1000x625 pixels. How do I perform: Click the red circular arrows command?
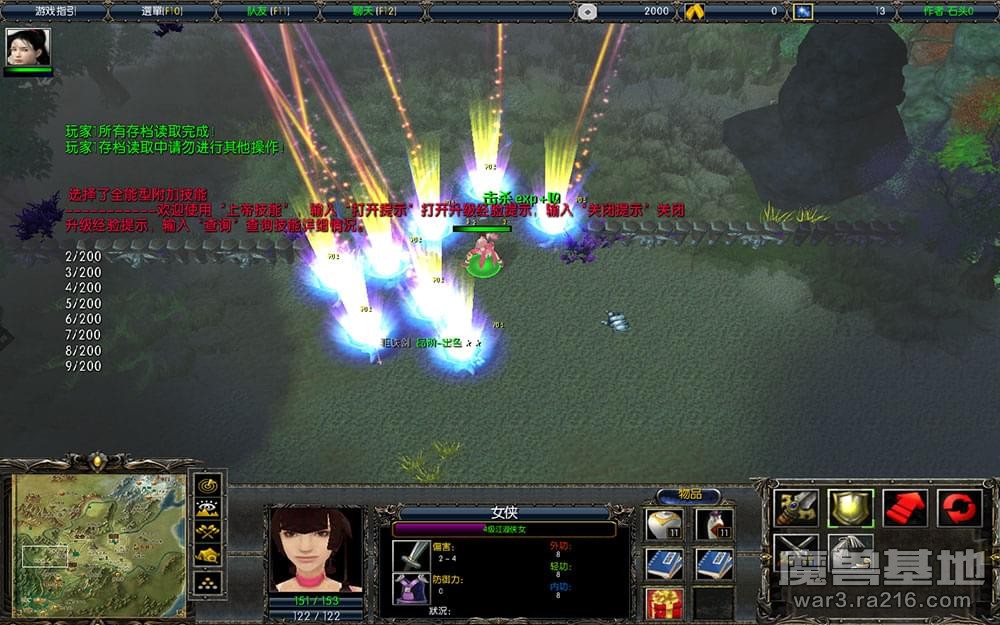coord(959,508)
